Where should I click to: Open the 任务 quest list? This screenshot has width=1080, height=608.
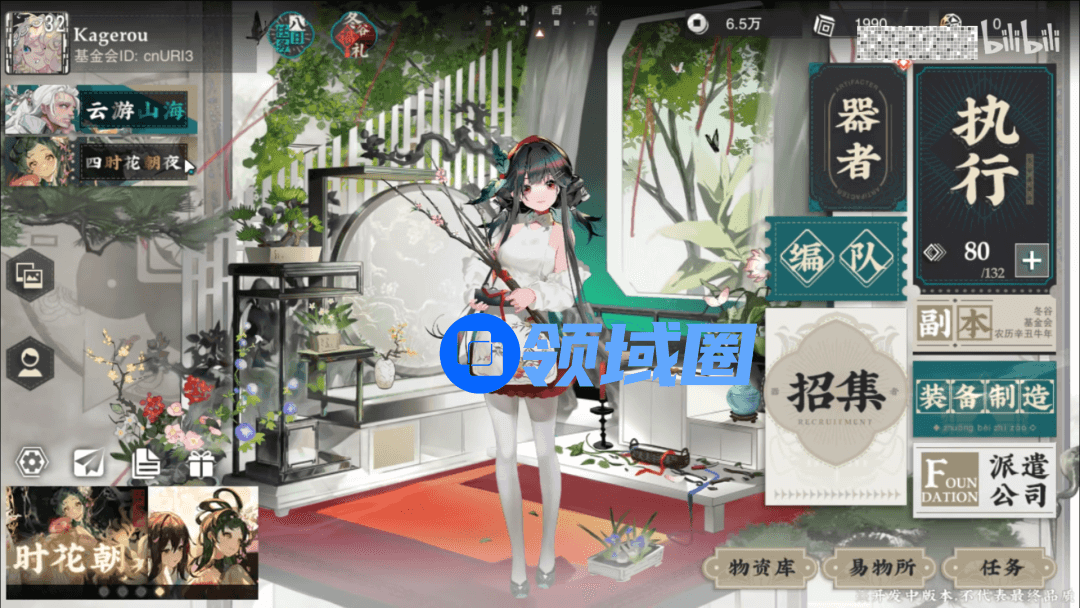tap(1001, 568)
